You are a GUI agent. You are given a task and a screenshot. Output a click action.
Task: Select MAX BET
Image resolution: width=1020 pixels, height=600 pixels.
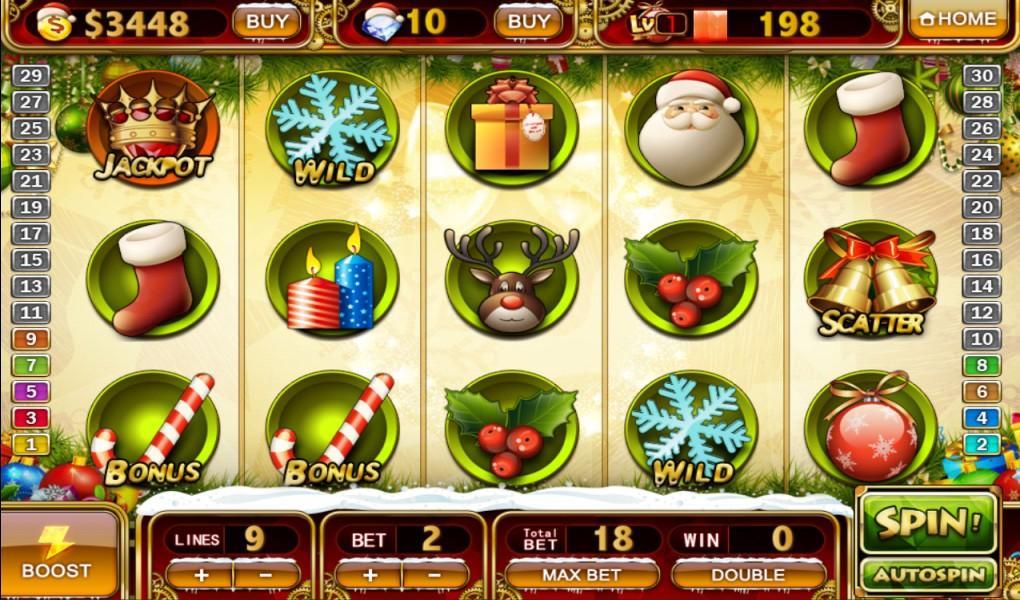[581, 575]
